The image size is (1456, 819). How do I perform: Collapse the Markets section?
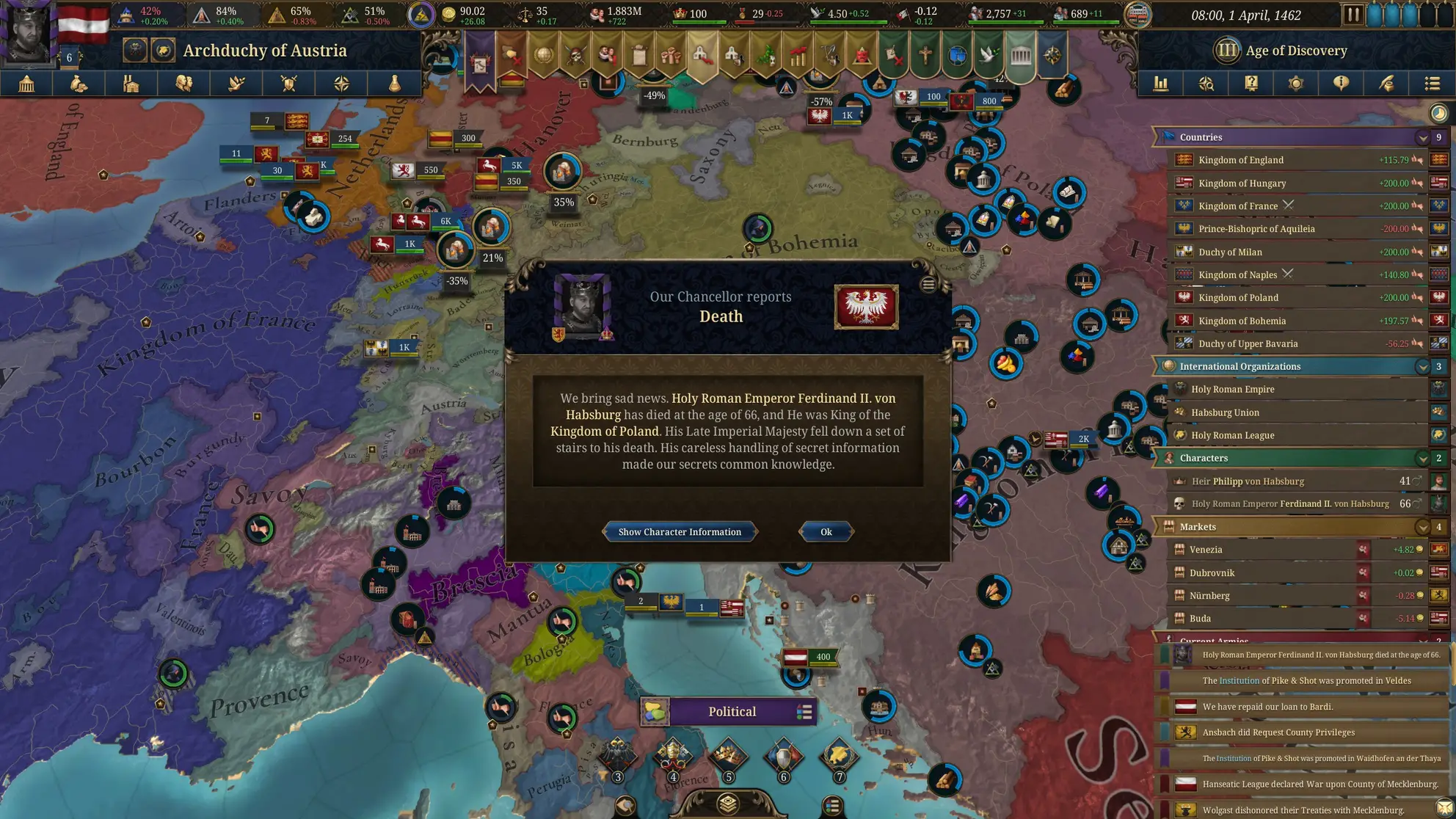(1424, 526)
